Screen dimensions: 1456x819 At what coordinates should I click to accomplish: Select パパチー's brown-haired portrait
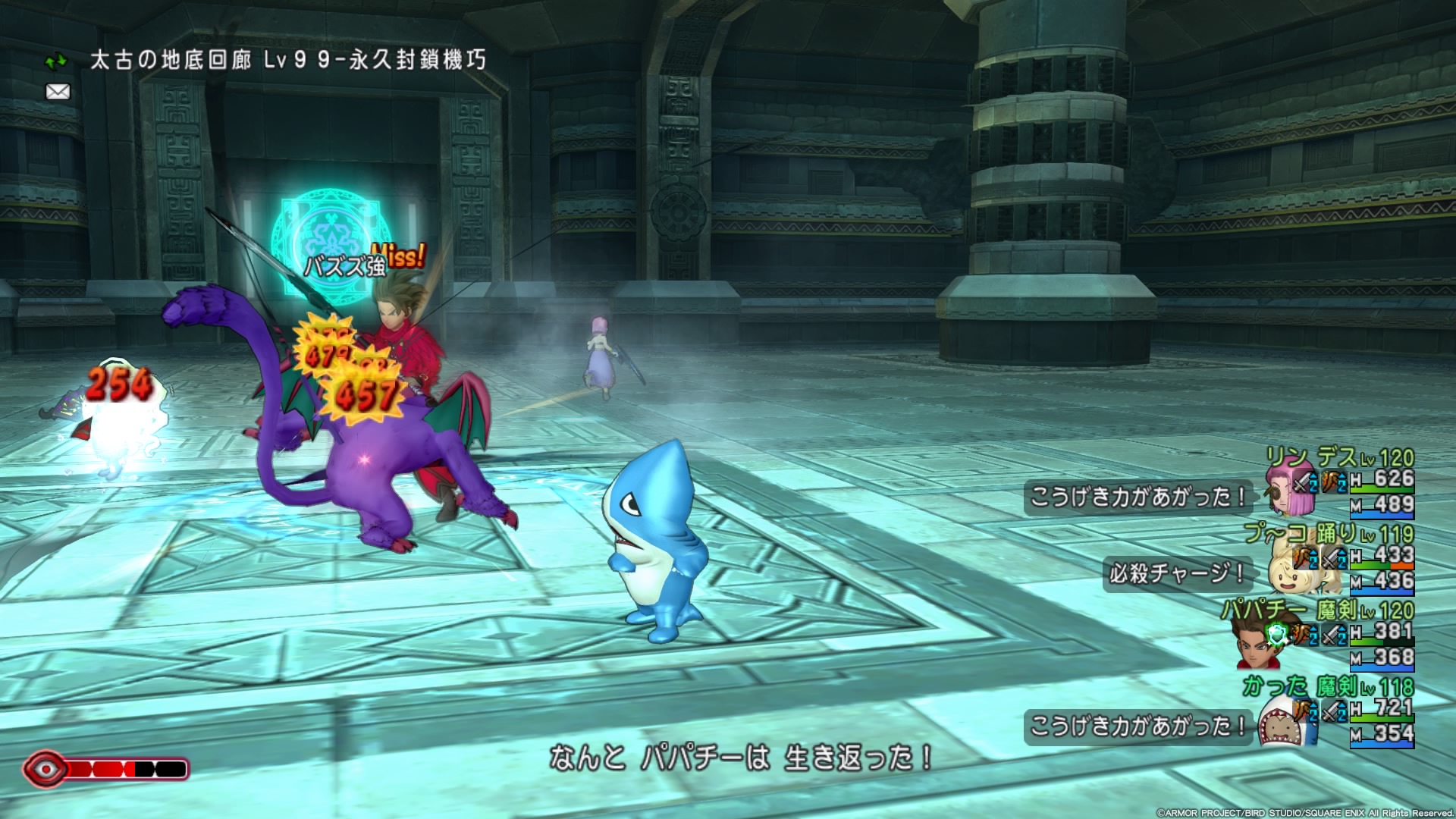tap(1255, 645)
